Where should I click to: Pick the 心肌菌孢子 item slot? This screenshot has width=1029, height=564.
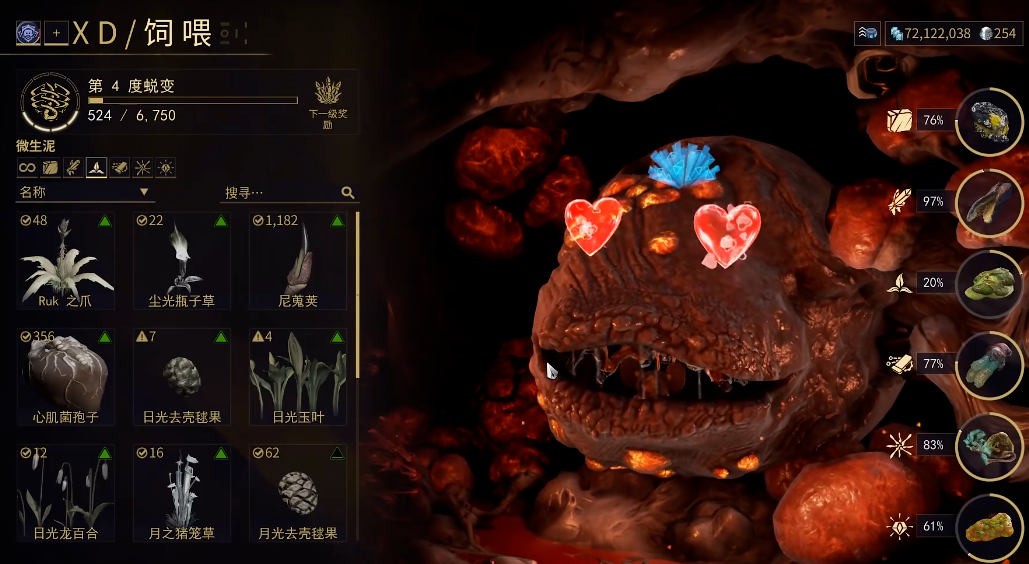pos(66,377)
